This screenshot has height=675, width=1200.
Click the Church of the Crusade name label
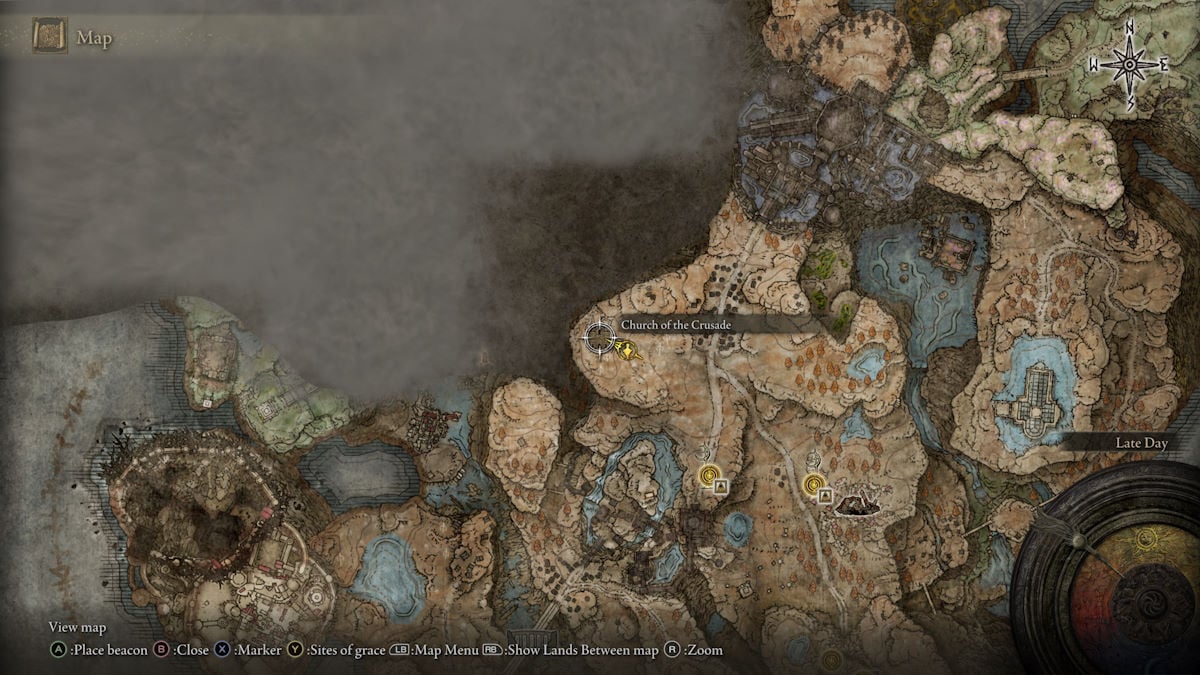pos(676,325)
